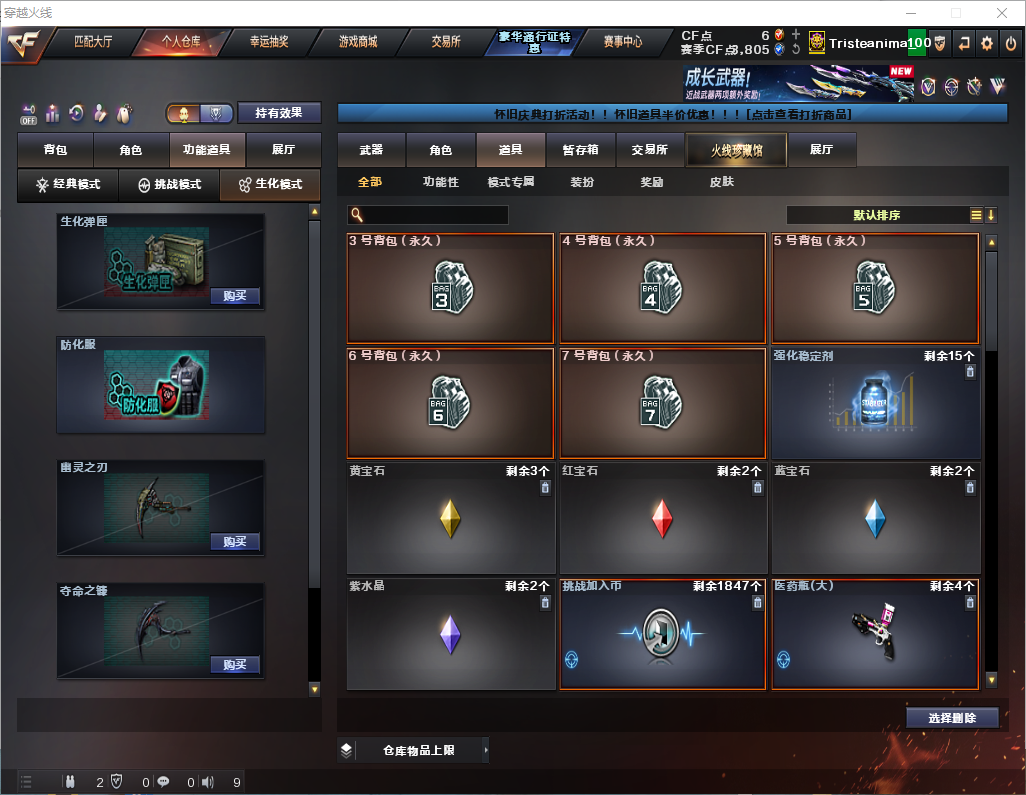Image resolution: width=1026 pixels, height=795 pixels.
Task: Close the game window
Action: click(1002, 13)
